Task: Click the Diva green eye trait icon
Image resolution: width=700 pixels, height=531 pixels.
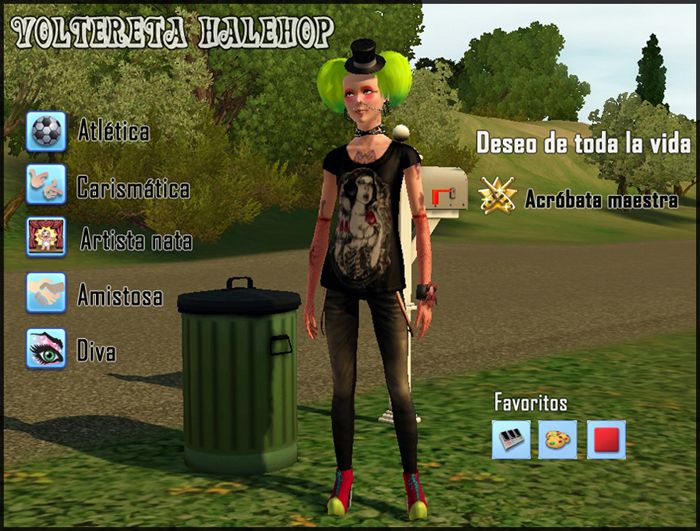Action: coord(46,349)
